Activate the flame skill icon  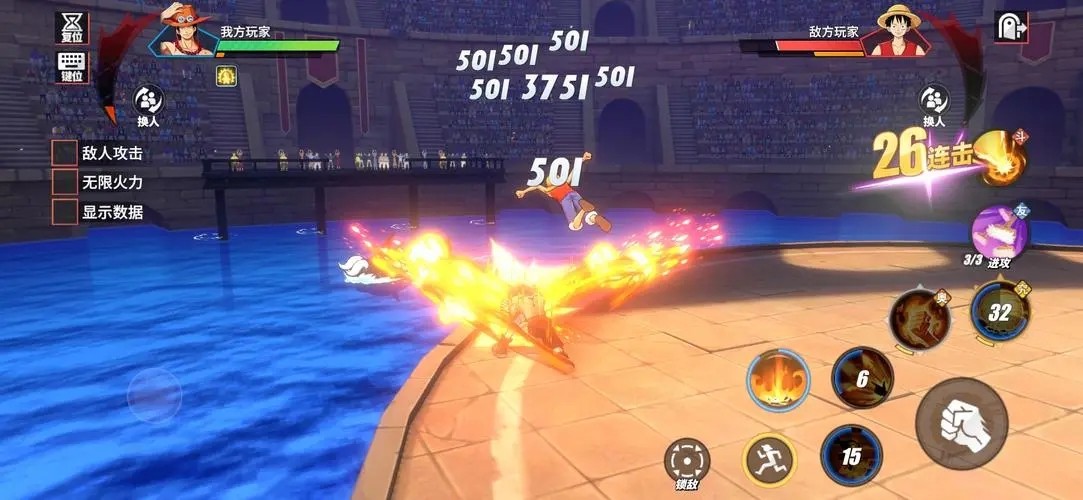click(778, 380)
